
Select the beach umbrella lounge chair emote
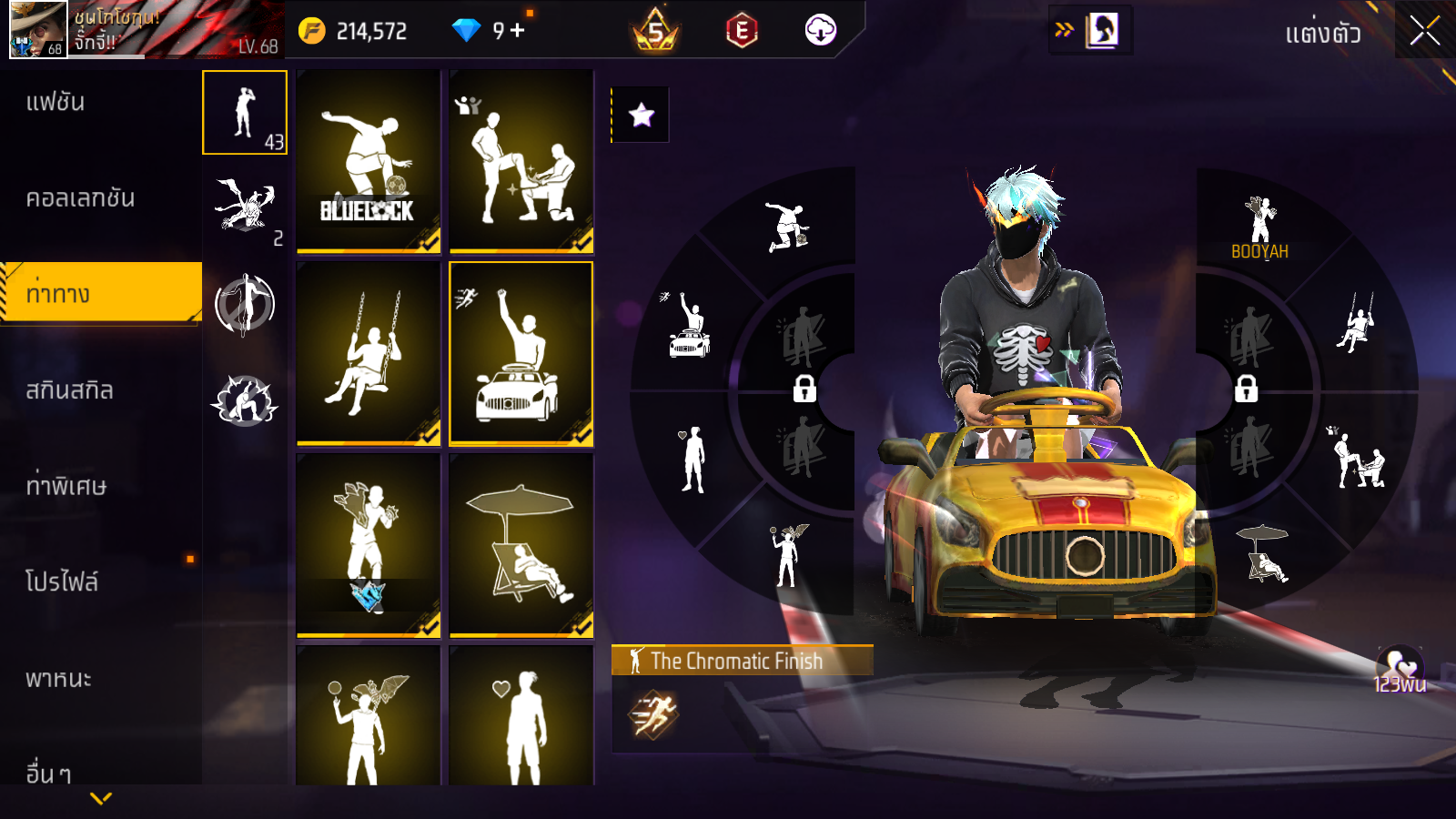pyautogui.click(x=521, y=544)
